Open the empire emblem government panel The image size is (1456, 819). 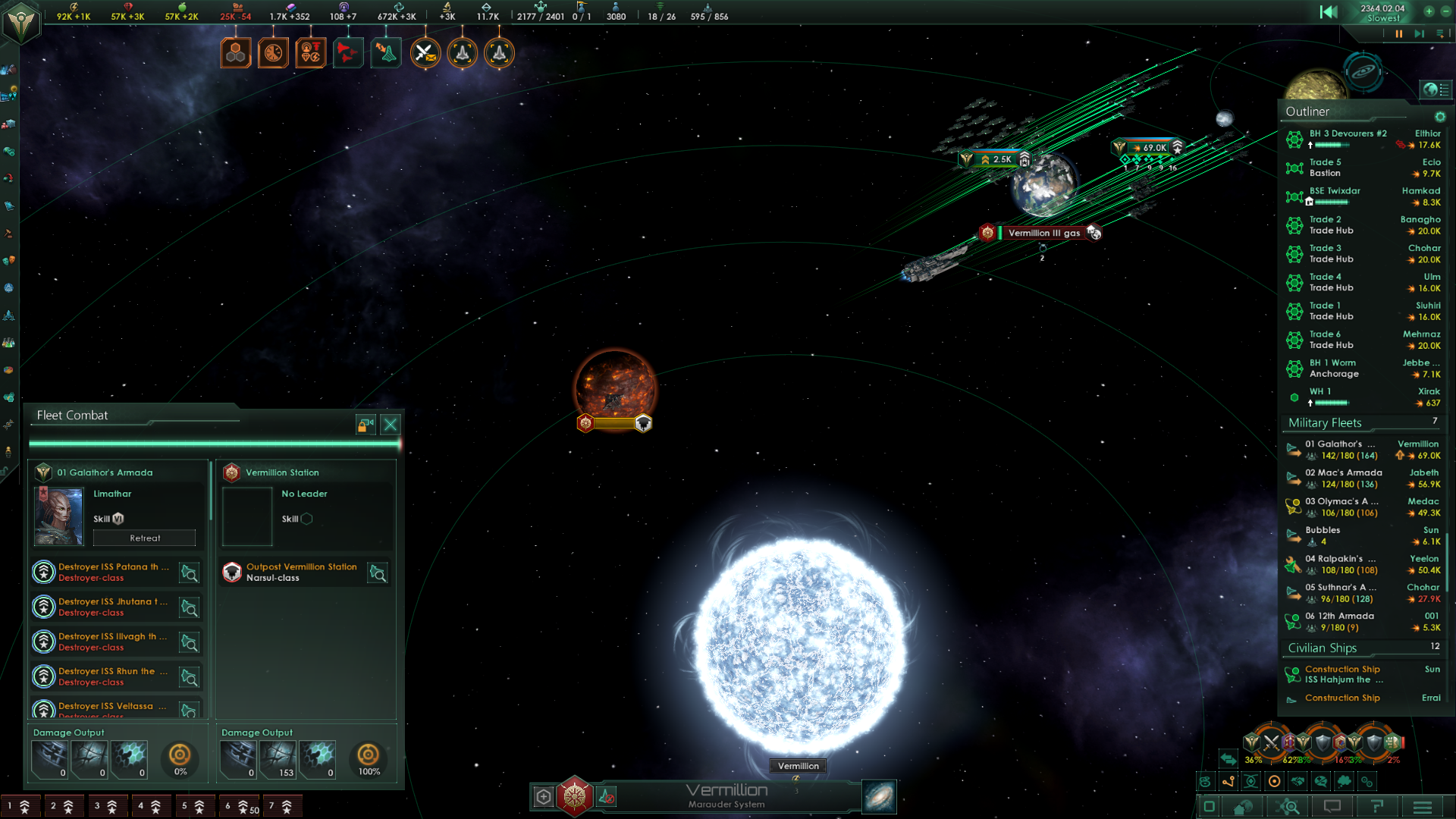pos(20,22)
